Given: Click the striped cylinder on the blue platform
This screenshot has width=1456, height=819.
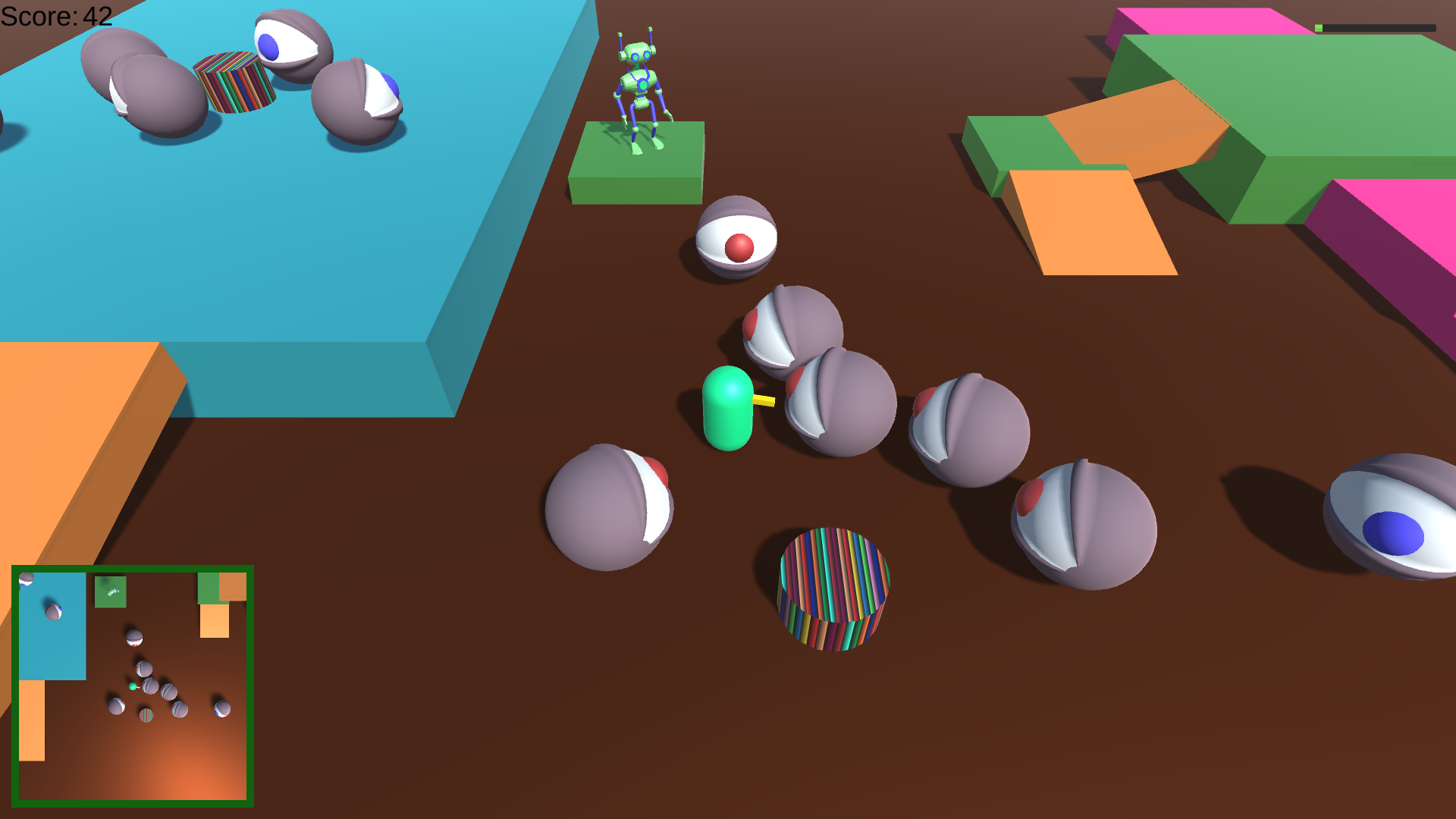Looking at the screenshot, I should coord(233,83).
